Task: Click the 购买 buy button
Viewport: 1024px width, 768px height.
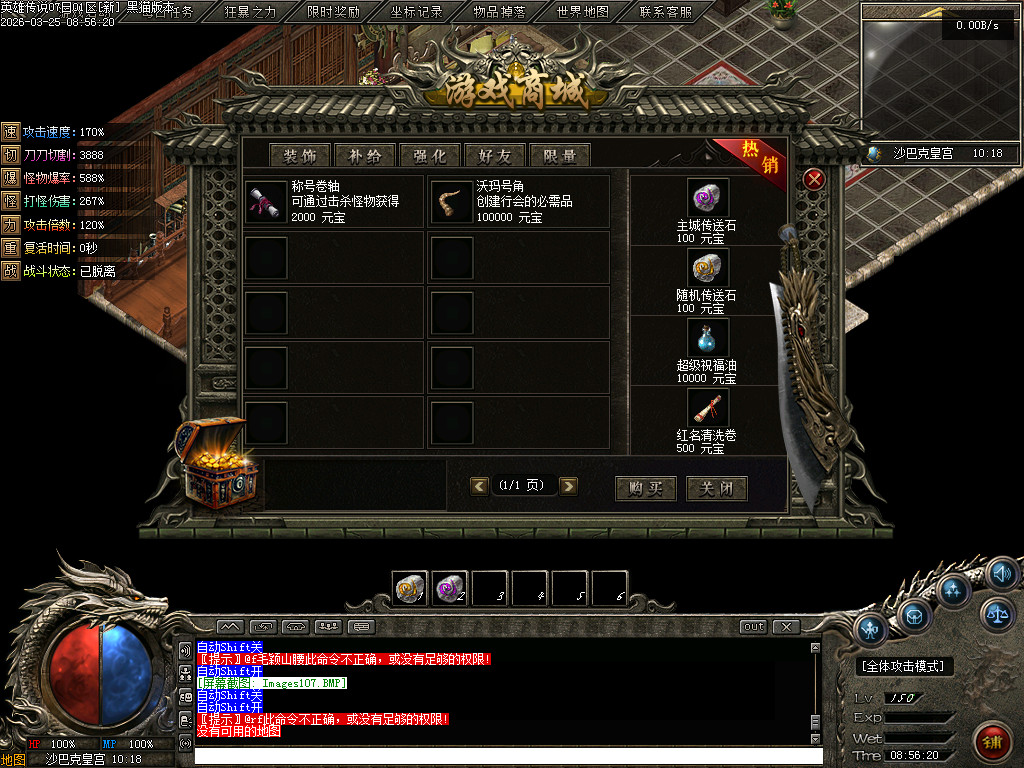Action: point(646,488)
